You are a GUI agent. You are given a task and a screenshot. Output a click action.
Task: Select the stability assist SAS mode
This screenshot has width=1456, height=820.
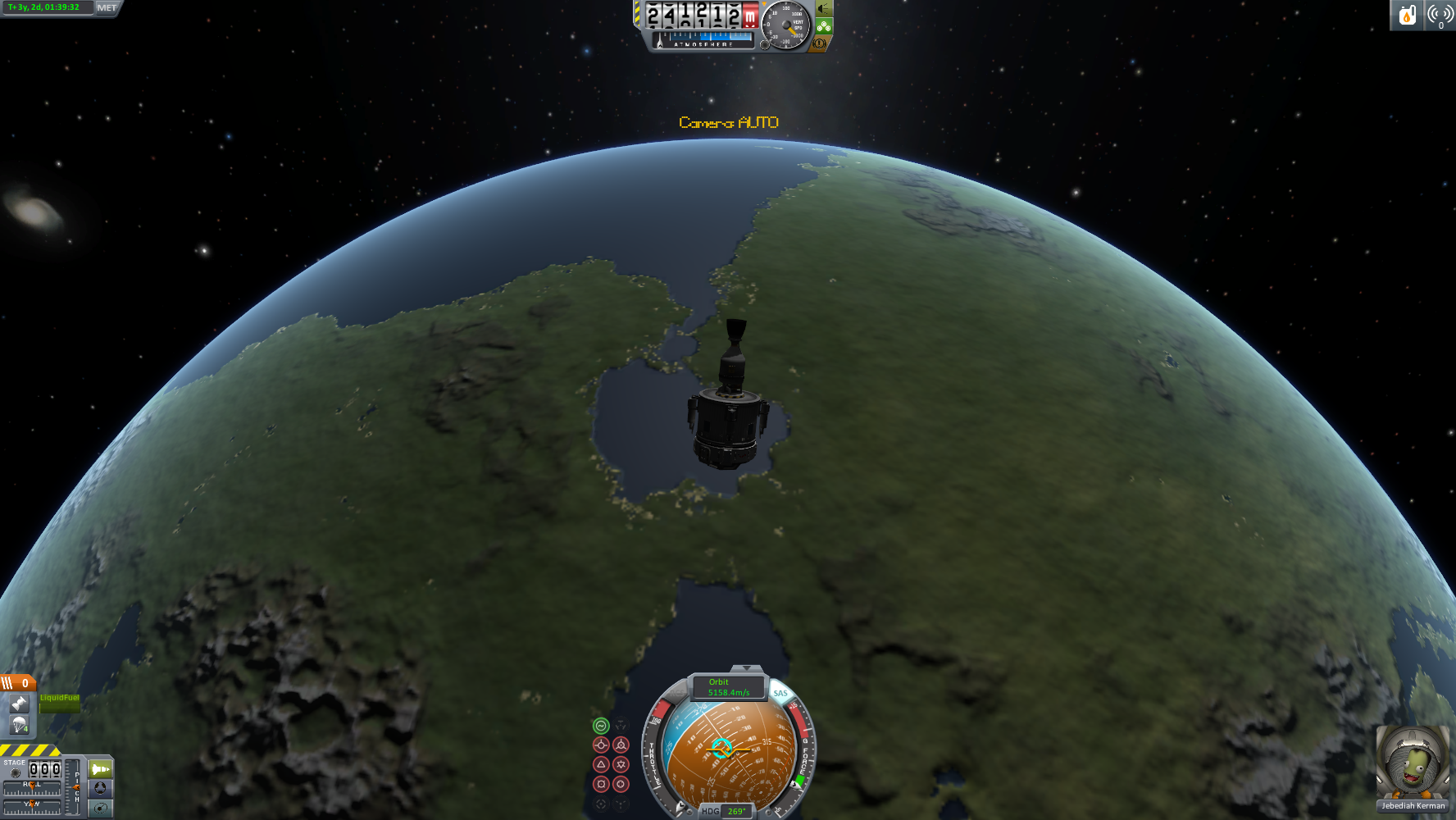(x=601, y=726)
